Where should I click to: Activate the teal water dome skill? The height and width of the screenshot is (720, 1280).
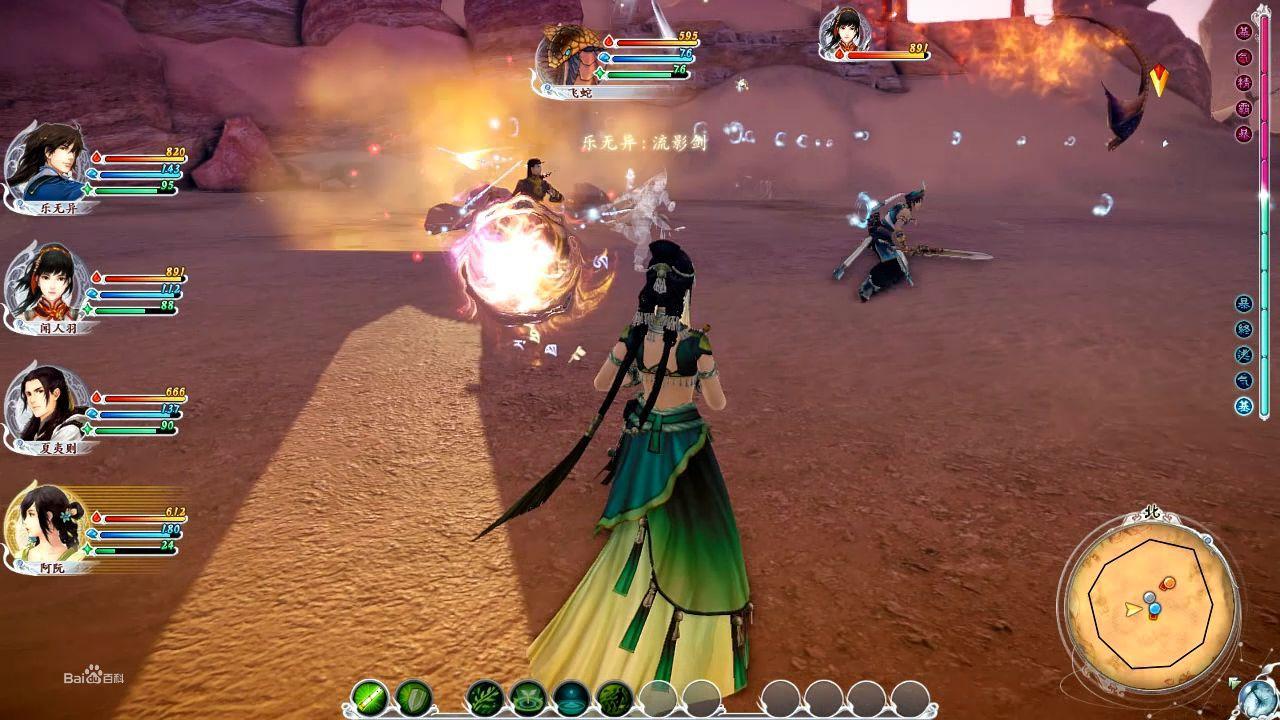click(x=571, y=697)
